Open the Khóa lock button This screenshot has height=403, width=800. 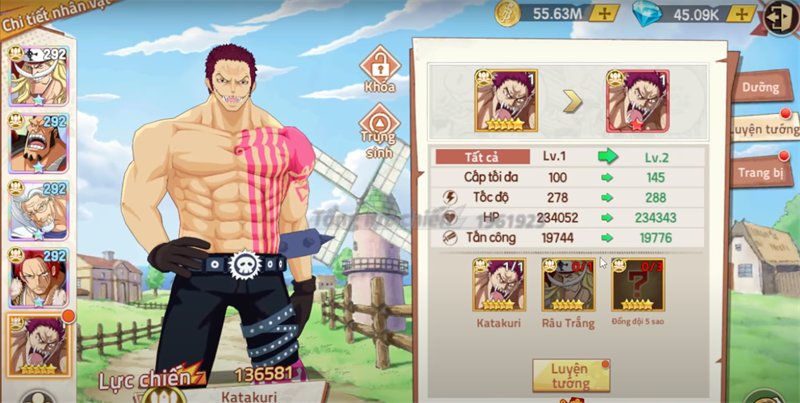(379, 70)
